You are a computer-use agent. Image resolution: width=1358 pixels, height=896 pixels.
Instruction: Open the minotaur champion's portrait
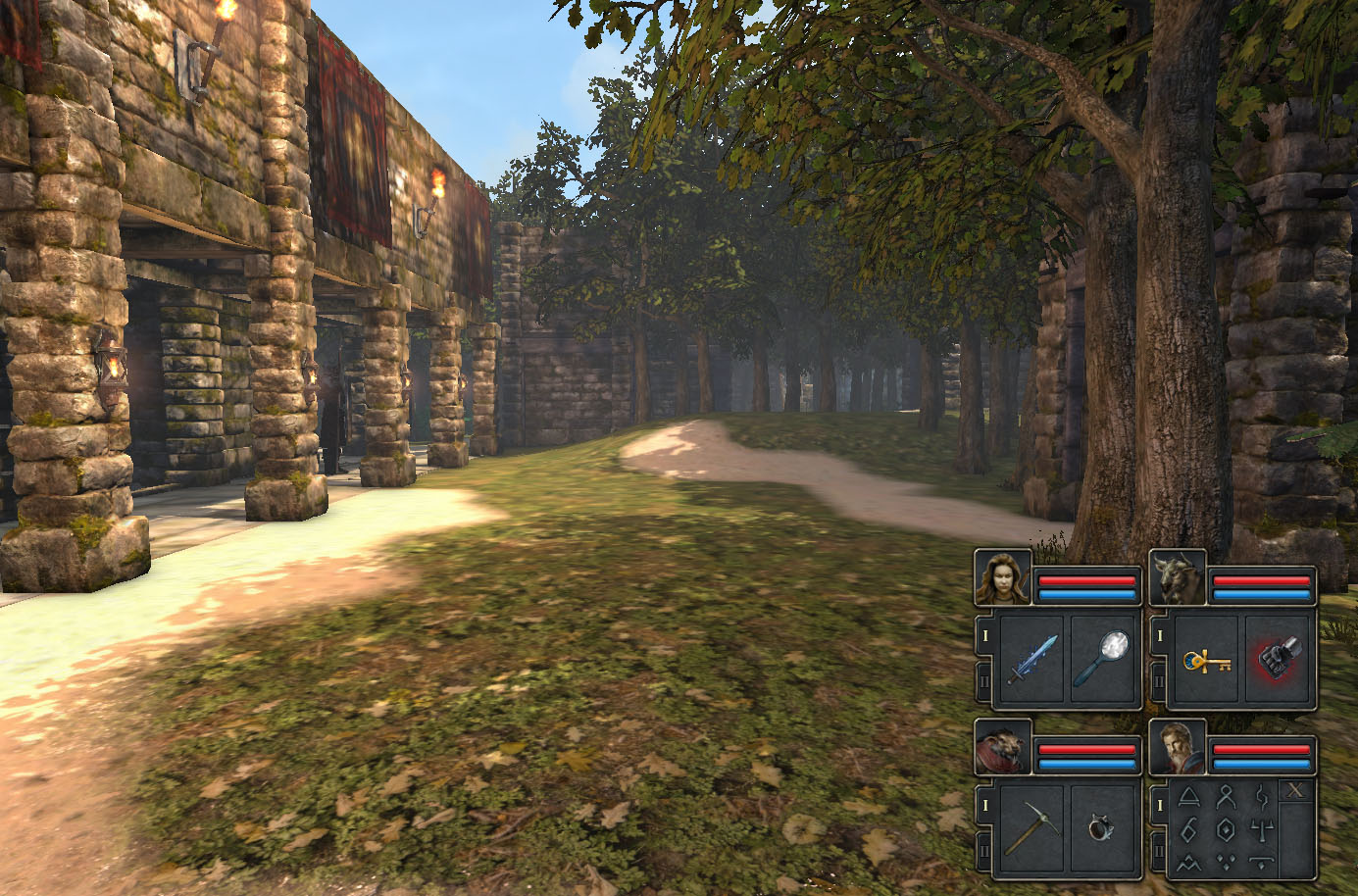[1177, 579]
